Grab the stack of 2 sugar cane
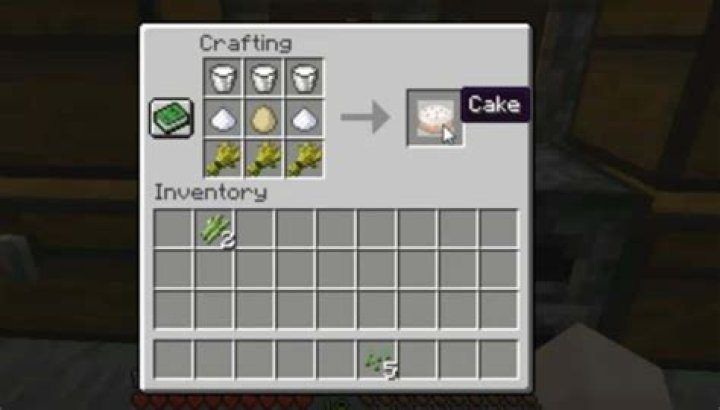 point(214,229)
